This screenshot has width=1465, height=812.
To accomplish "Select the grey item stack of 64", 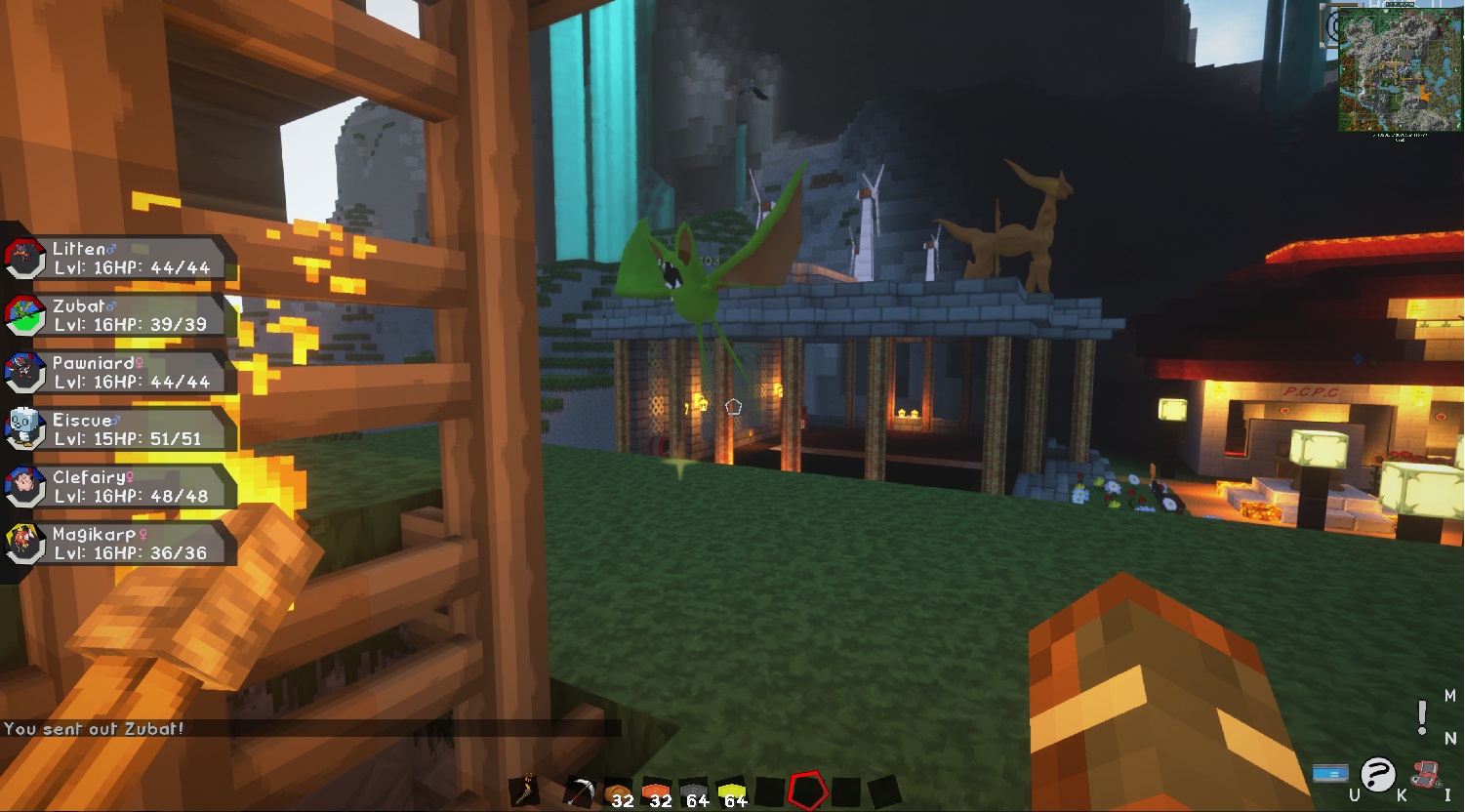I will coord(693,792).
